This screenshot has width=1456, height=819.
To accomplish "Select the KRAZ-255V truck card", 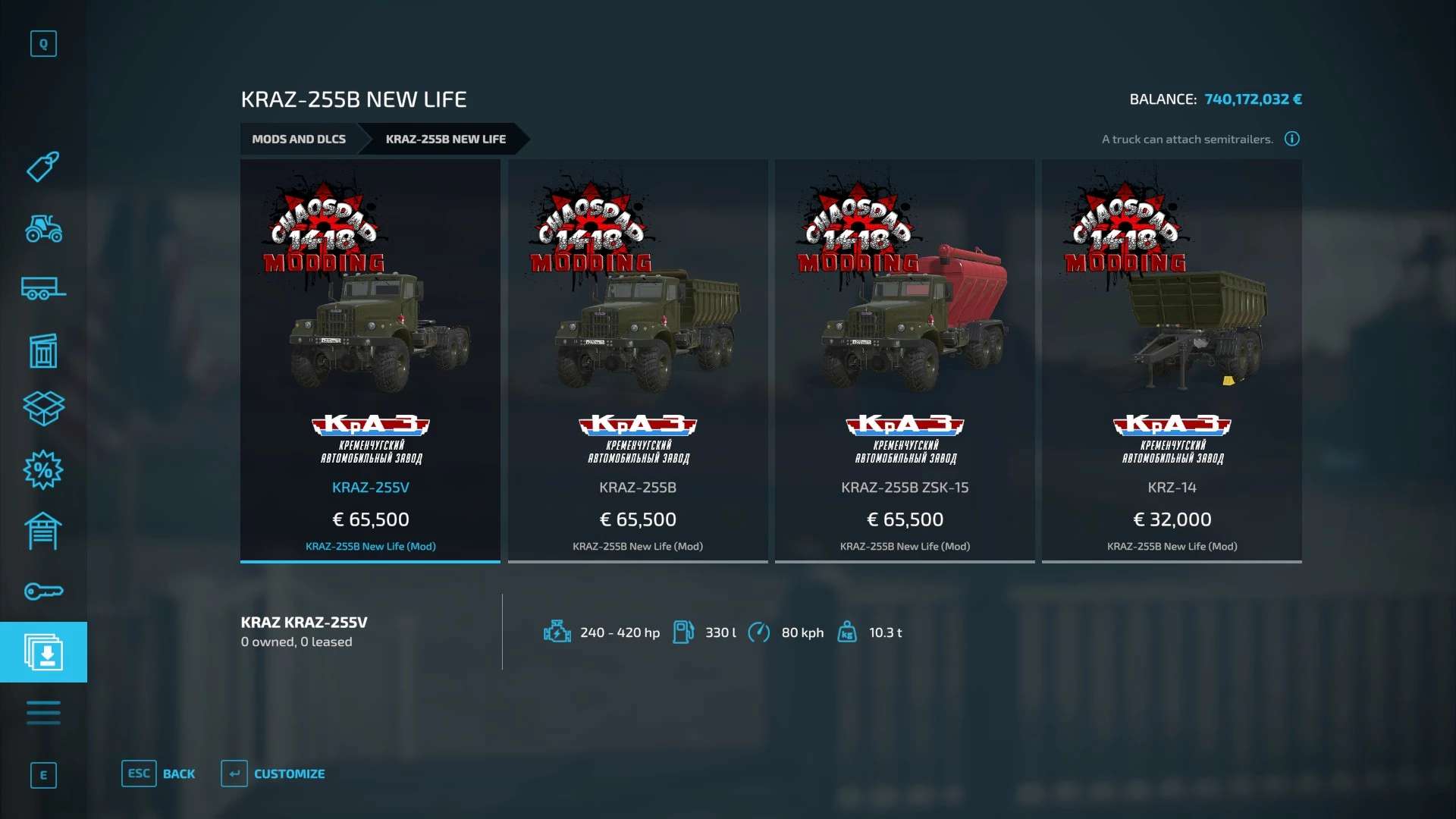I will pos(370,360).
